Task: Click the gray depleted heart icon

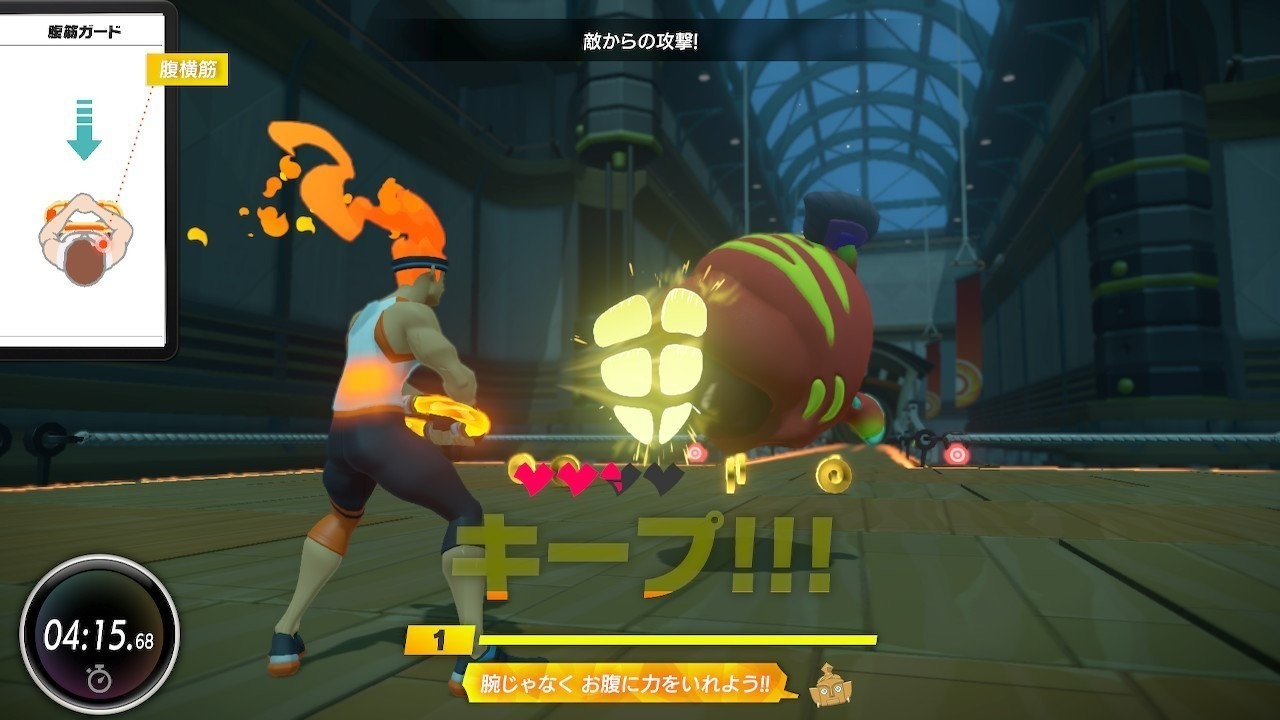Action: coord(662,477)
